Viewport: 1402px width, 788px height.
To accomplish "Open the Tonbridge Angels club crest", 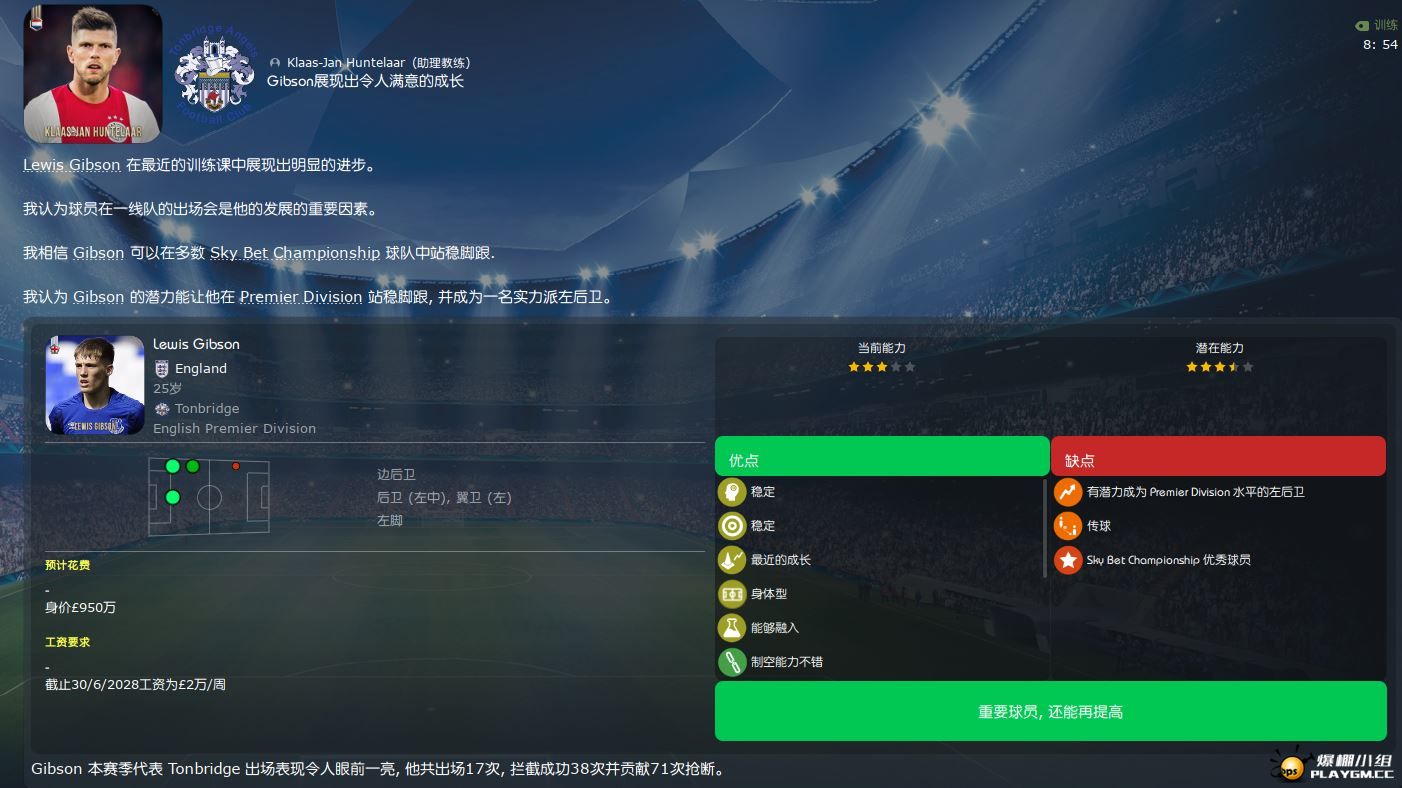I will [215, 74].
